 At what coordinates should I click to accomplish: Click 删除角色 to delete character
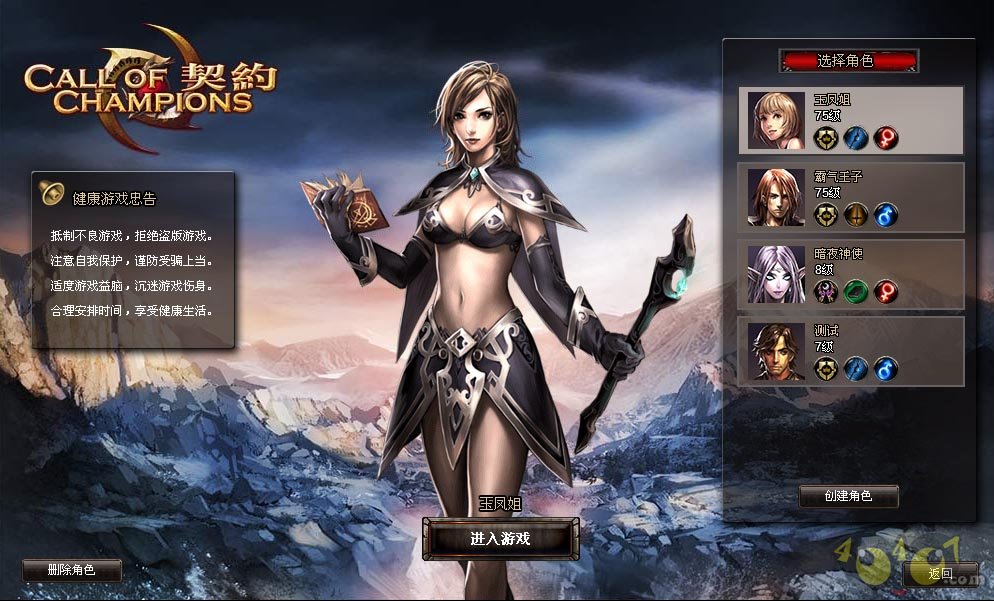click(x=71, y=570)
